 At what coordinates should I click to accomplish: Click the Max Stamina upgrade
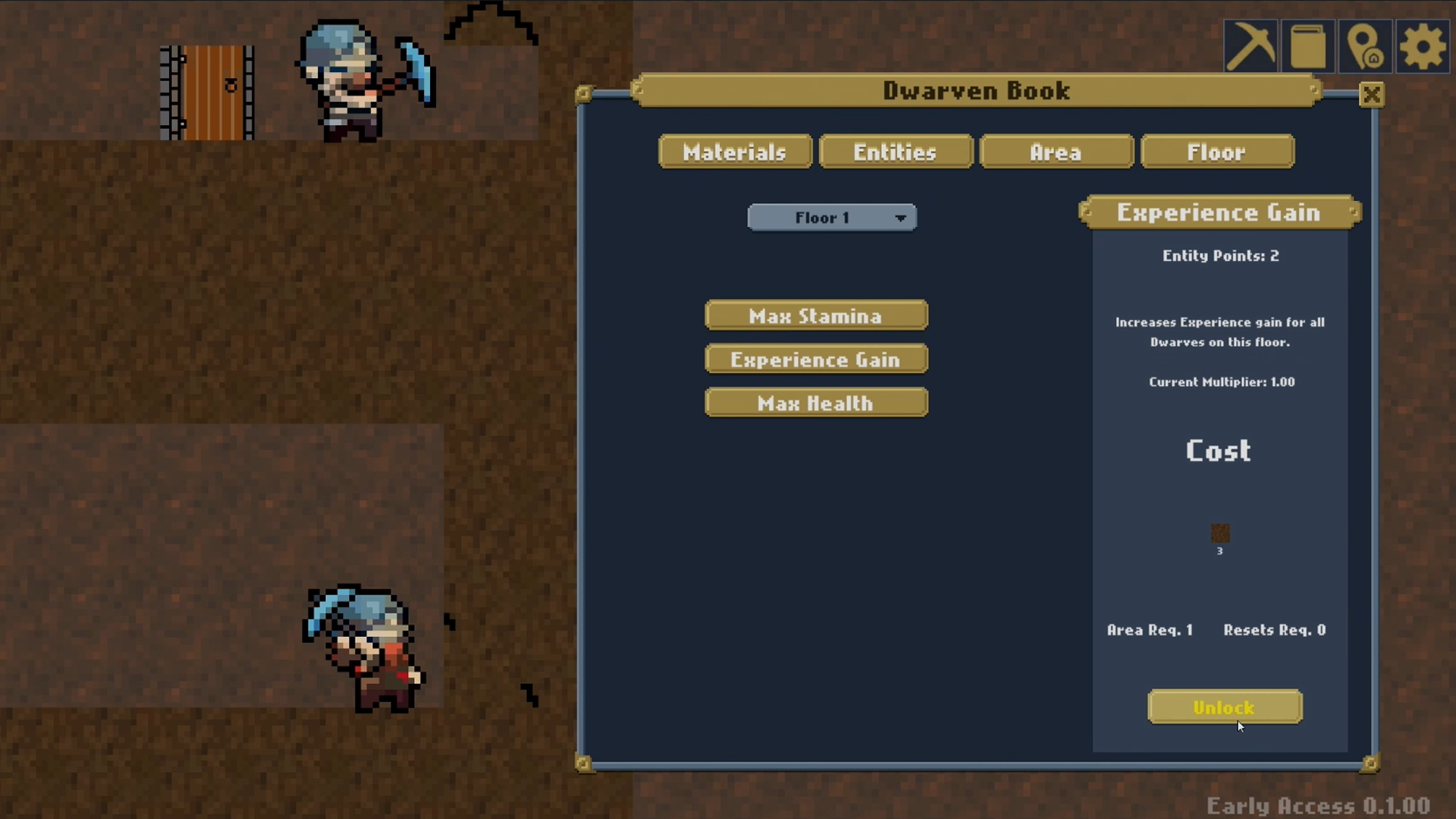coord(816,315)
